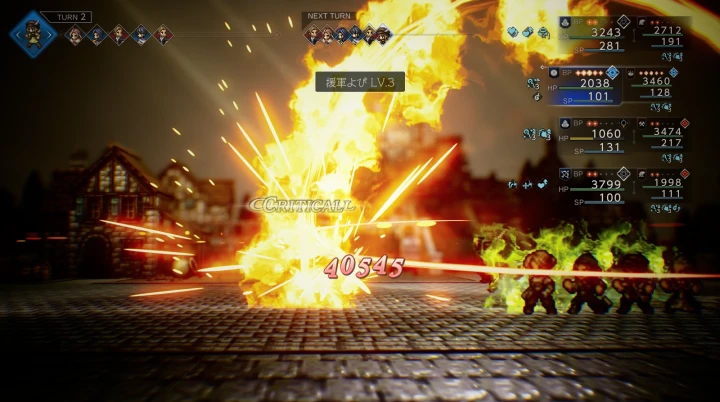The width and height of the screenshot is (720, 402).
Task: Select the party member panel with 3243 HP
Action: click(596, 35)
